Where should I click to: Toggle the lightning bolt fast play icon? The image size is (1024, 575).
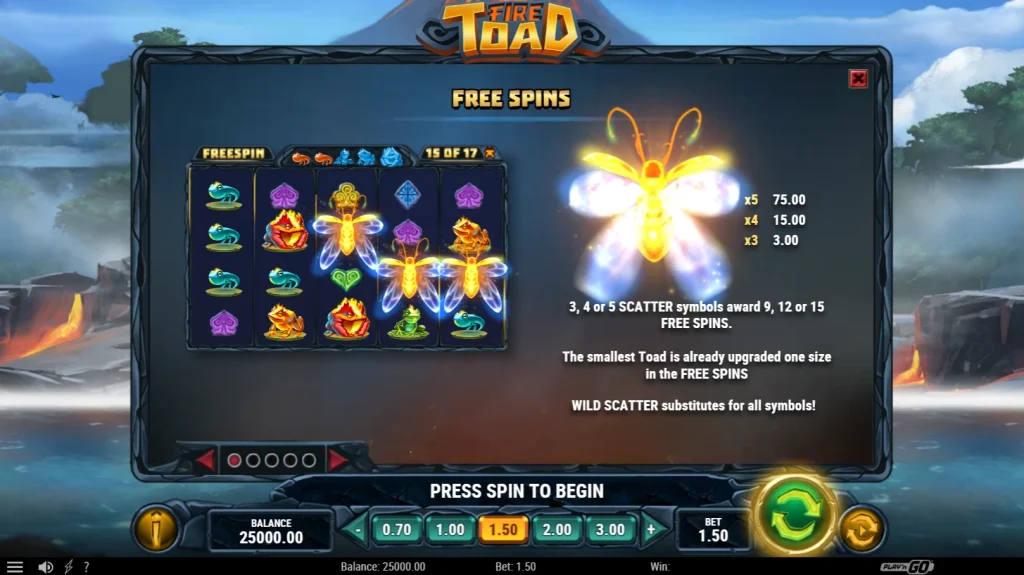68,567
